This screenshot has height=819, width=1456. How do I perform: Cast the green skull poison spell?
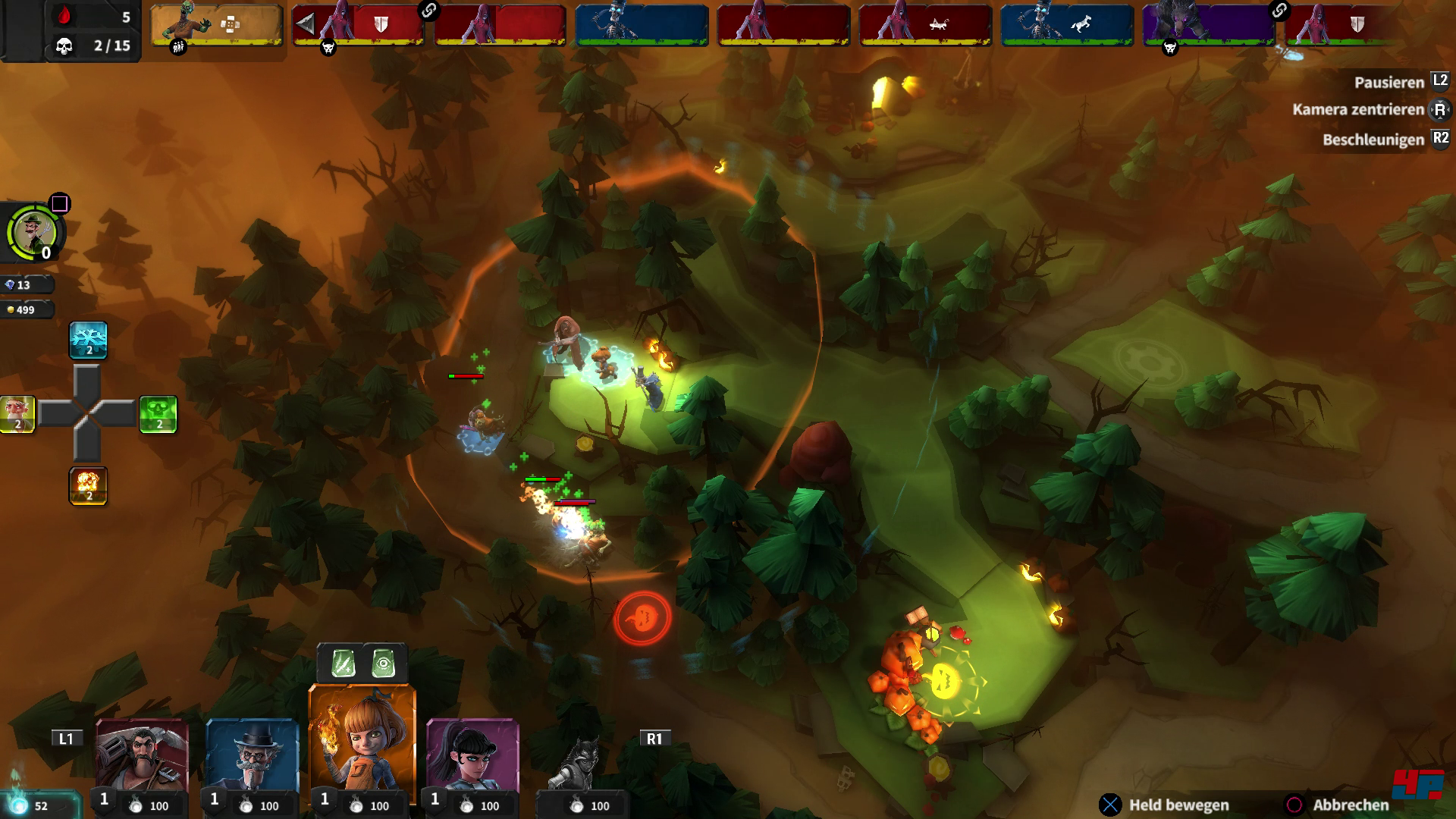point(158,414)
